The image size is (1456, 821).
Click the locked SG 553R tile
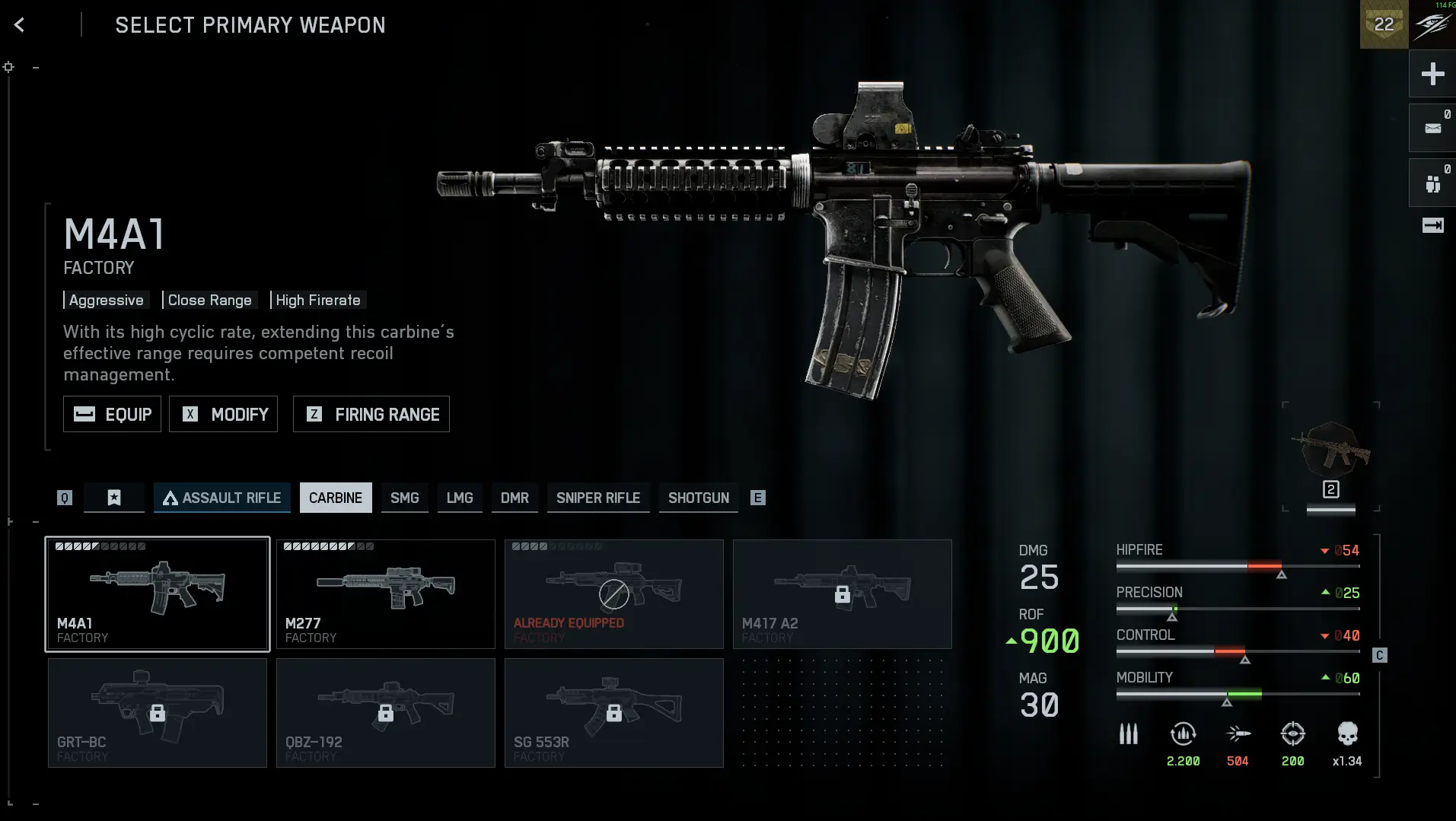pyautogui.click(x=614, y=713)
